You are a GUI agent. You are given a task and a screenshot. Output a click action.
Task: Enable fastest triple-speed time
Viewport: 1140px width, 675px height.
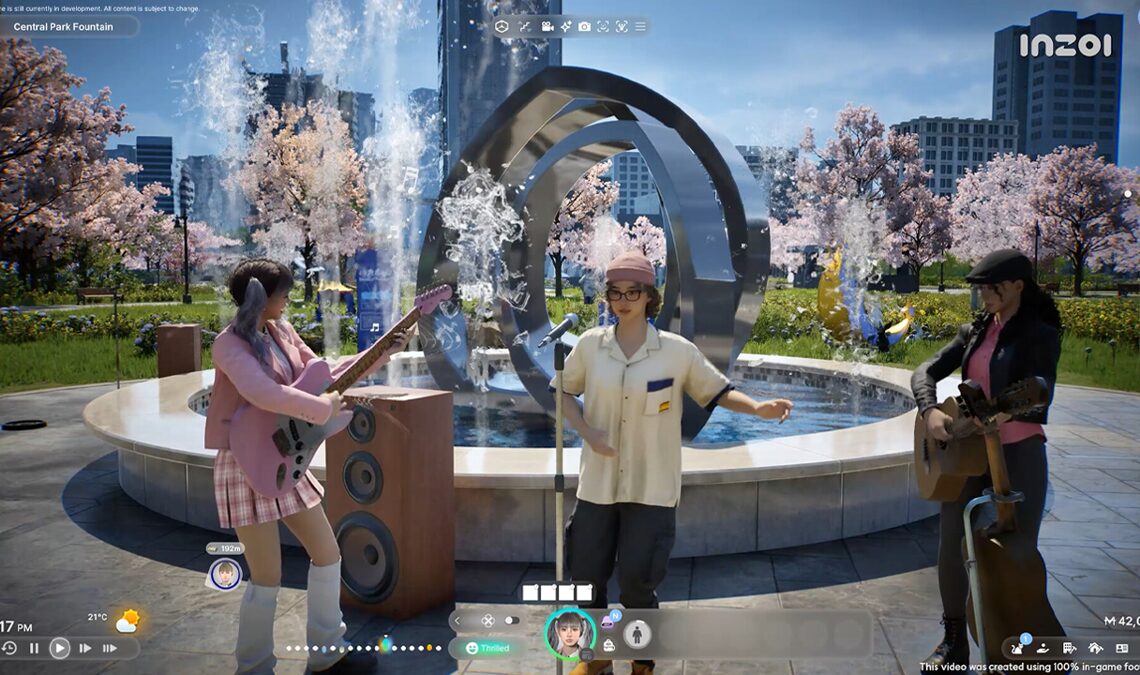109,648
